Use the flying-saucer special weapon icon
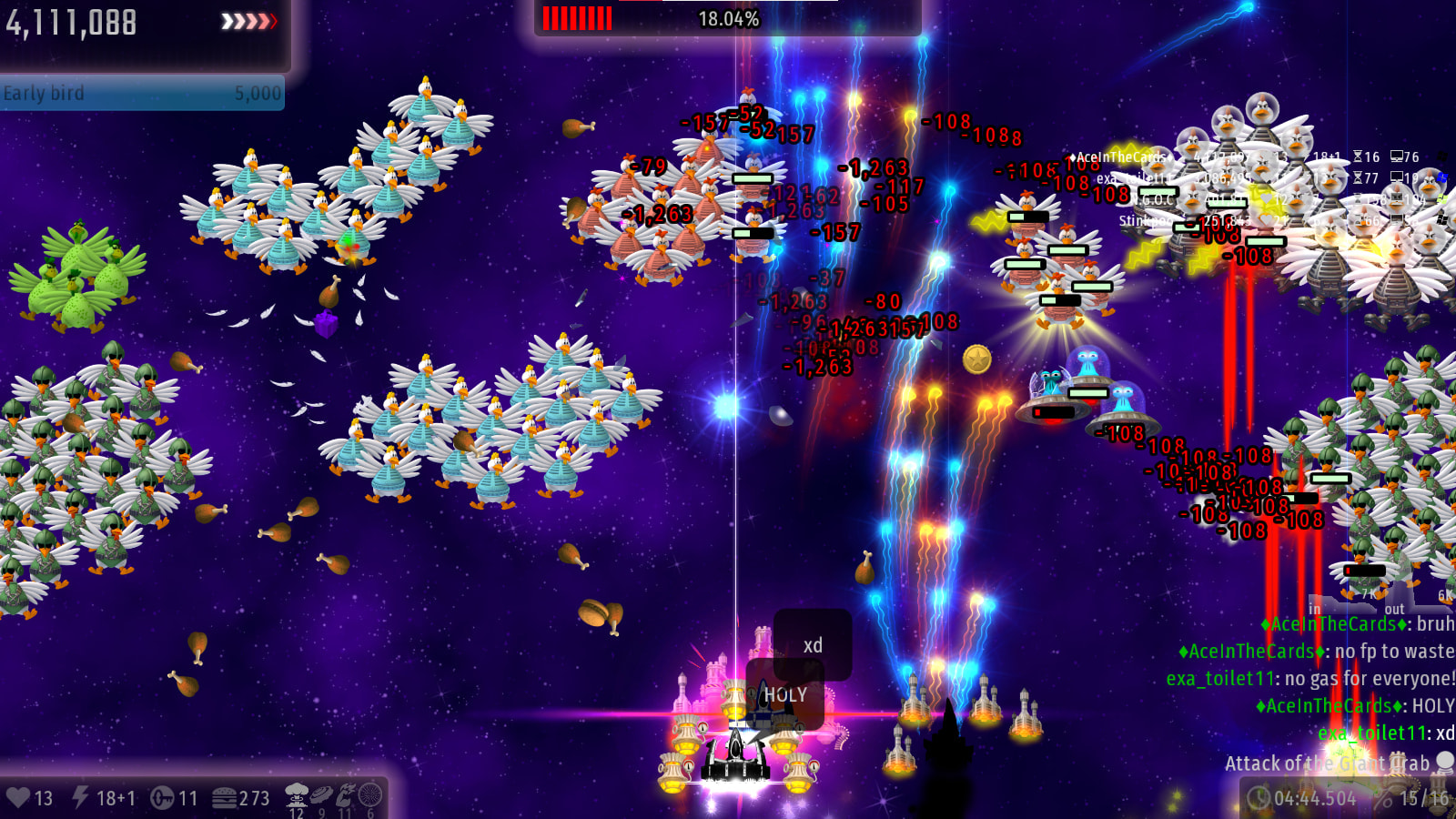This screenshot has width=1456, height=819. (x=321, y=795)
